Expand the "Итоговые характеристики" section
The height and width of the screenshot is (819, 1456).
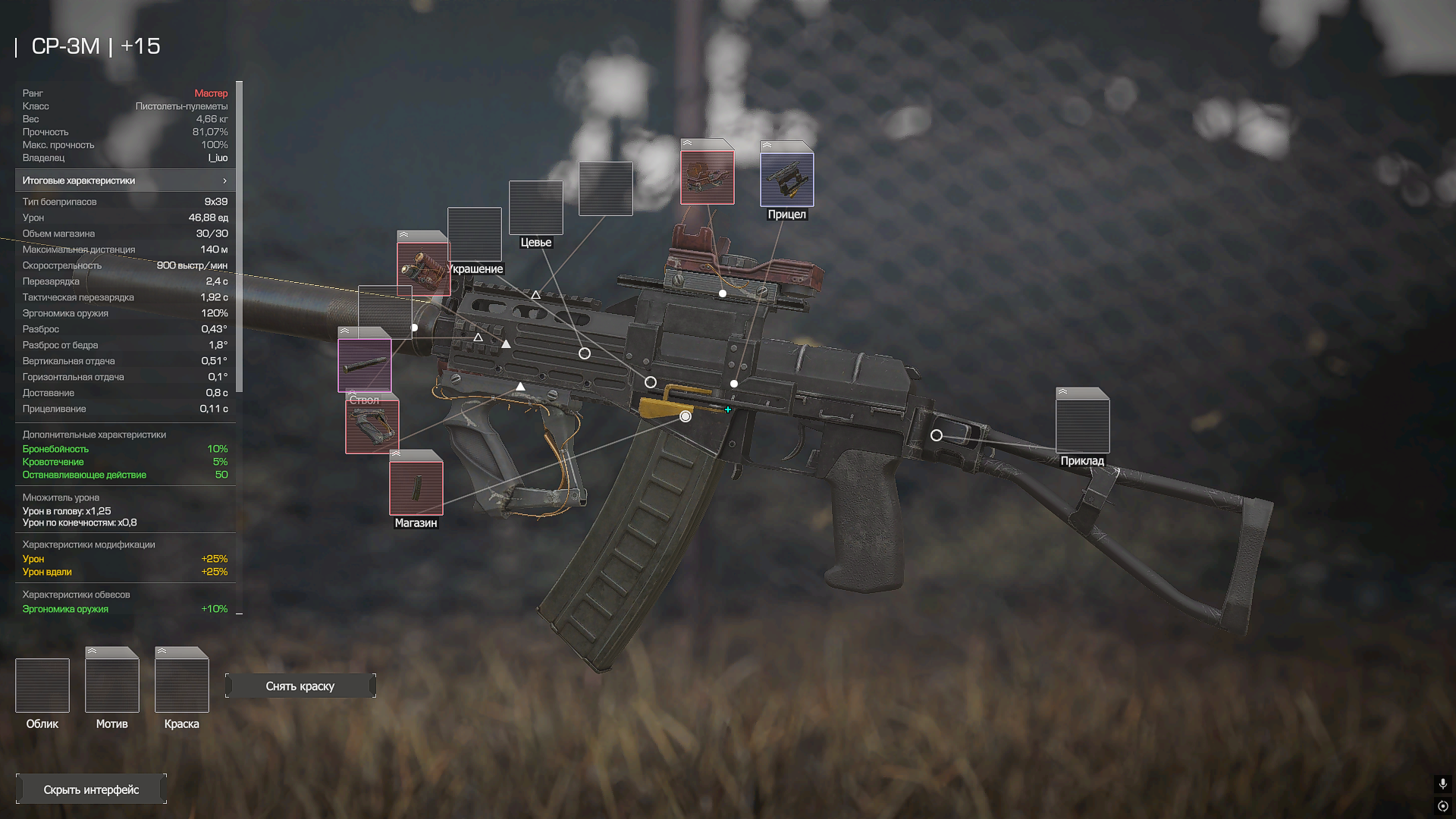tap(125, 180)
